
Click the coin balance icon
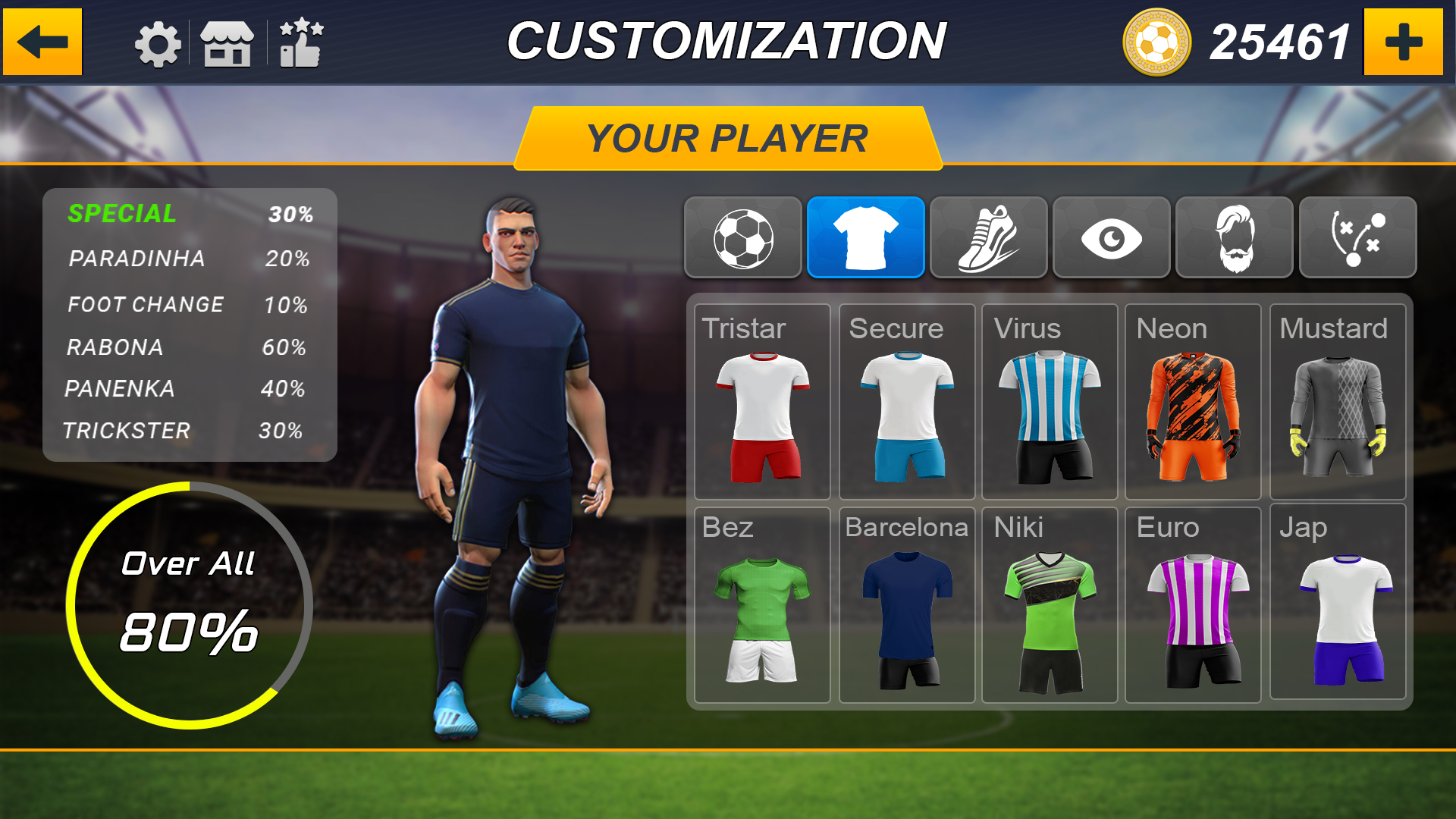pyautogui.click(x=1159, y=42)
